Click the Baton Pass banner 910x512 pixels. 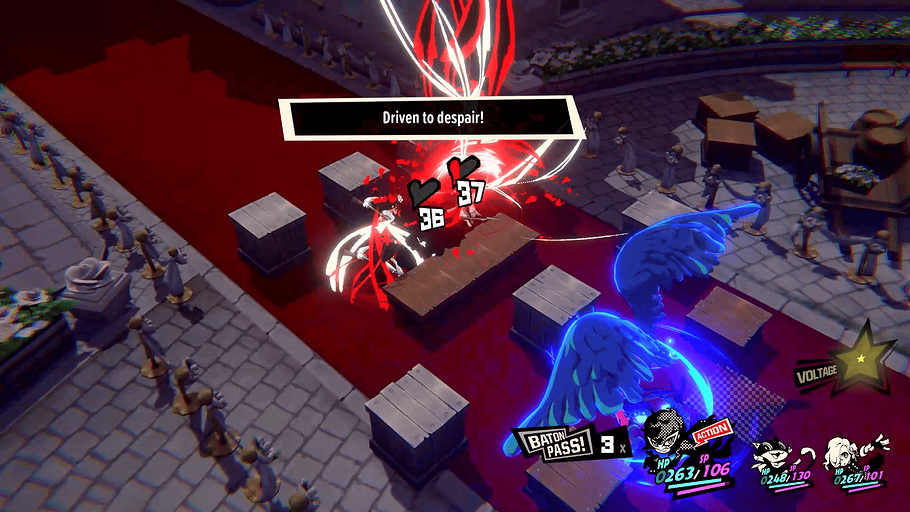553,443
